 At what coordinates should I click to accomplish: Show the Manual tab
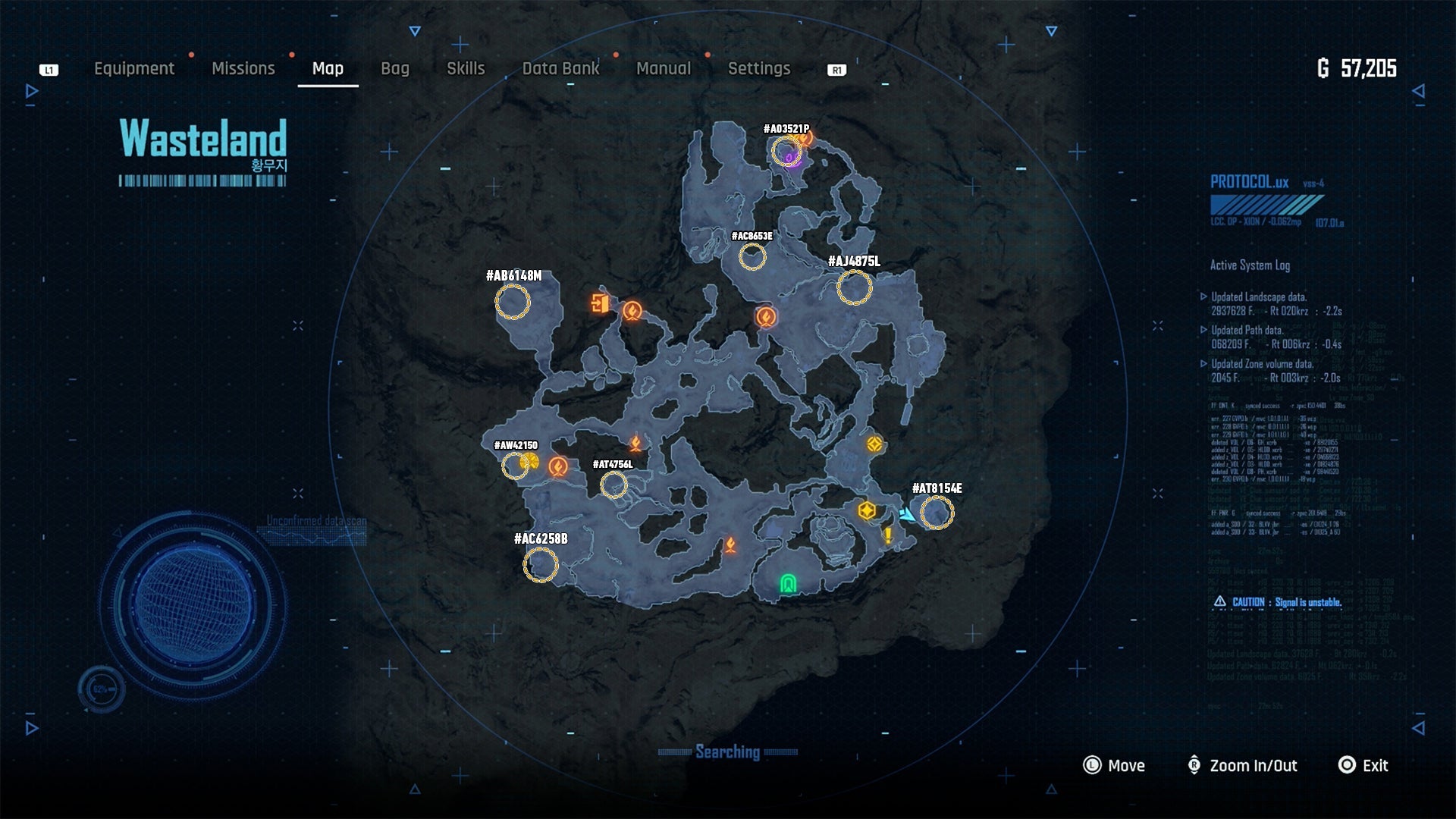pyautogui.click(x=664, y=68)
